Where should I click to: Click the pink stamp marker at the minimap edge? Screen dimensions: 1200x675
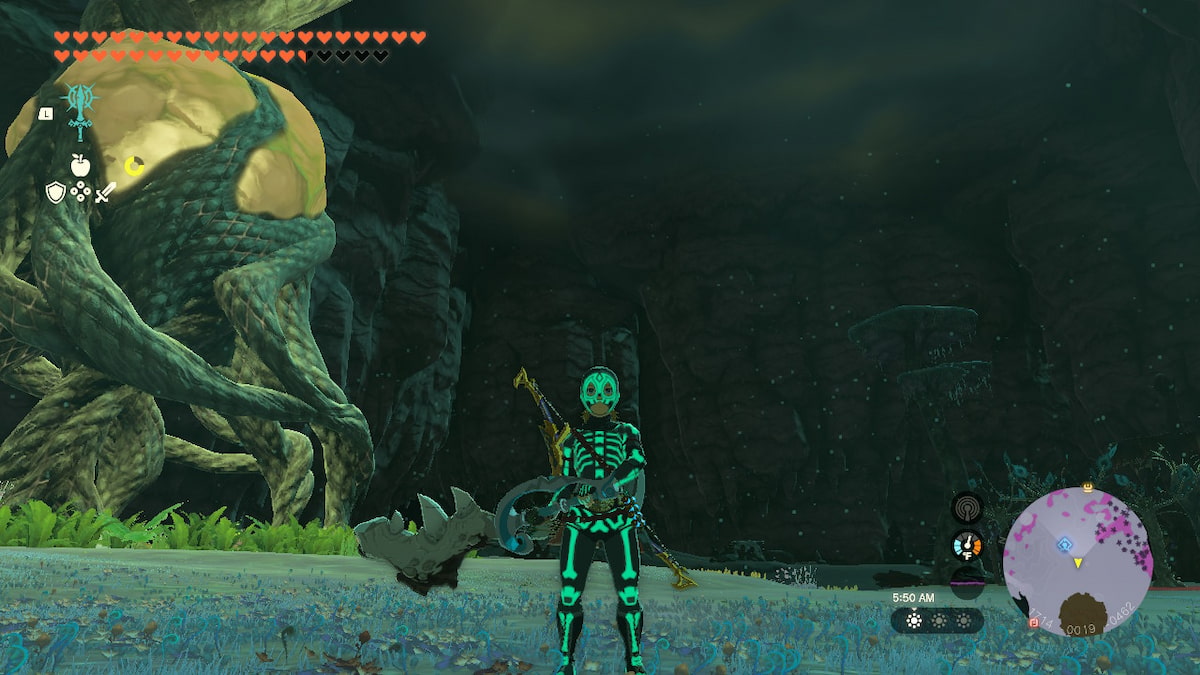(1033, 622)
